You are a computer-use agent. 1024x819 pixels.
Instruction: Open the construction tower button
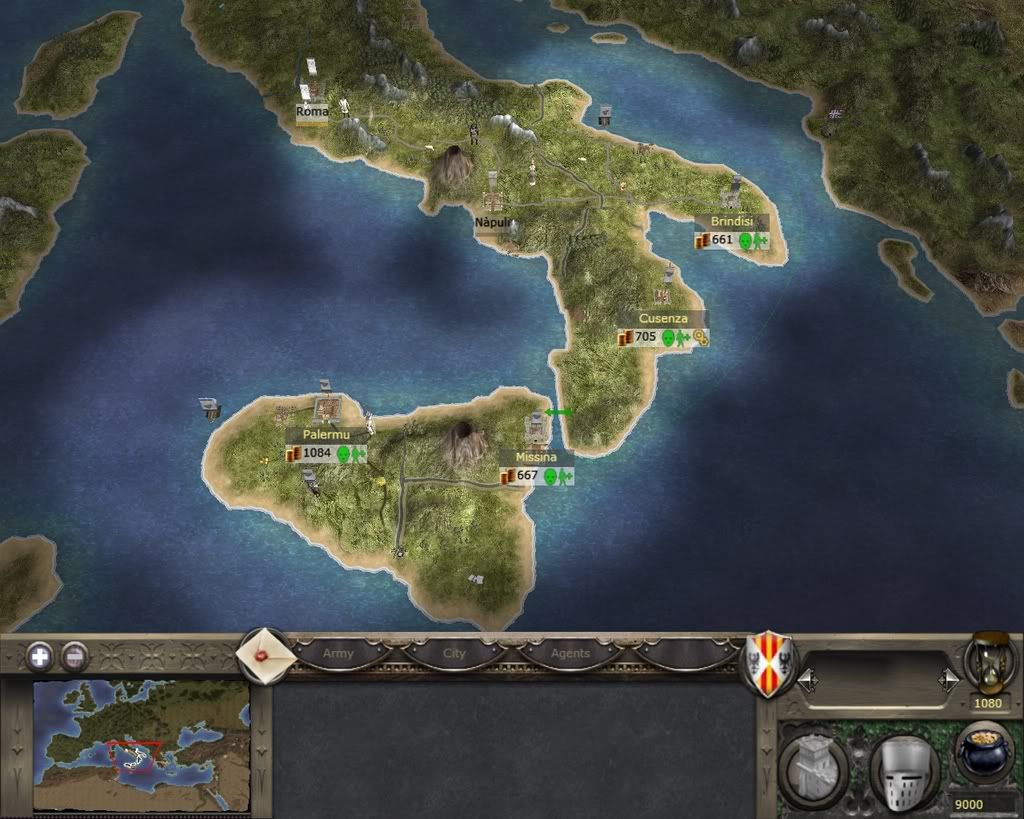[814, 771]
